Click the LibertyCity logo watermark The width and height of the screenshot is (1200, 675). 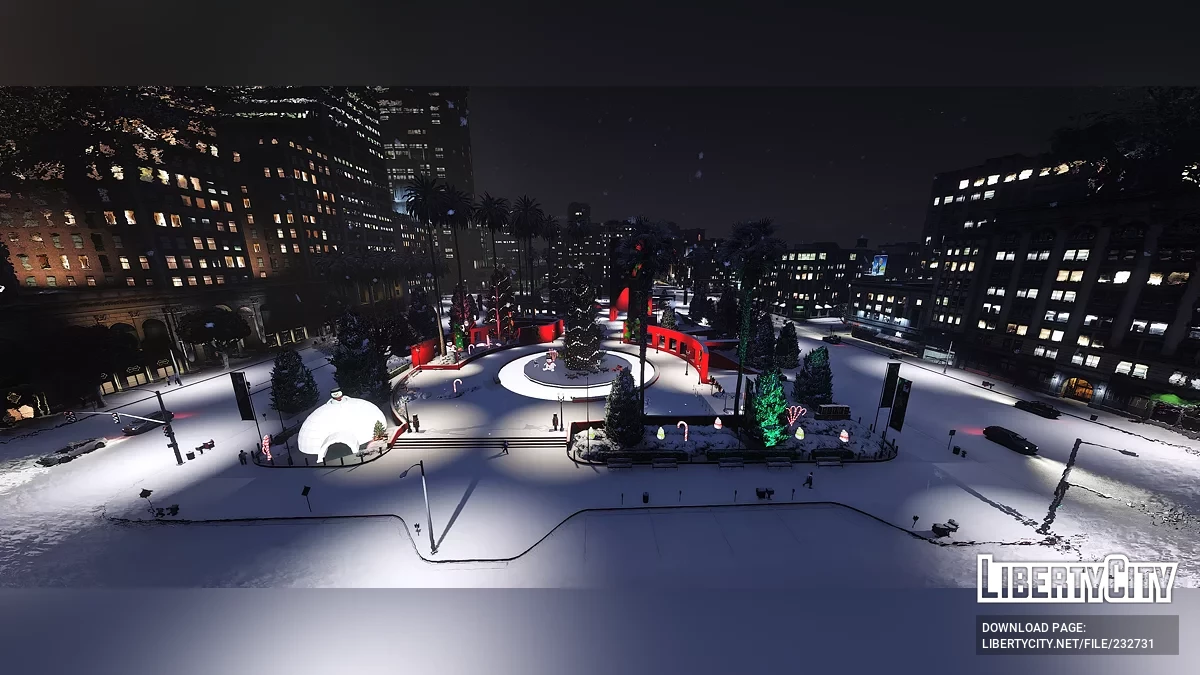click(1076, 579)
